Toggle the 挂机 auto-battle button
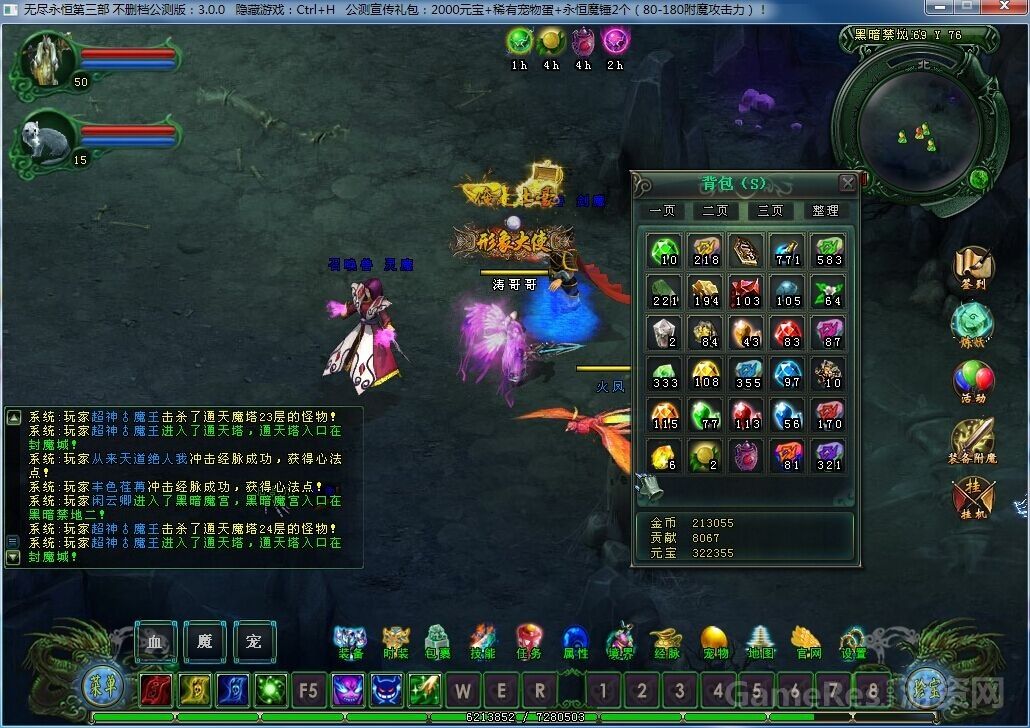Viewport: 1030px width, 728px height. tap(972, 497)
